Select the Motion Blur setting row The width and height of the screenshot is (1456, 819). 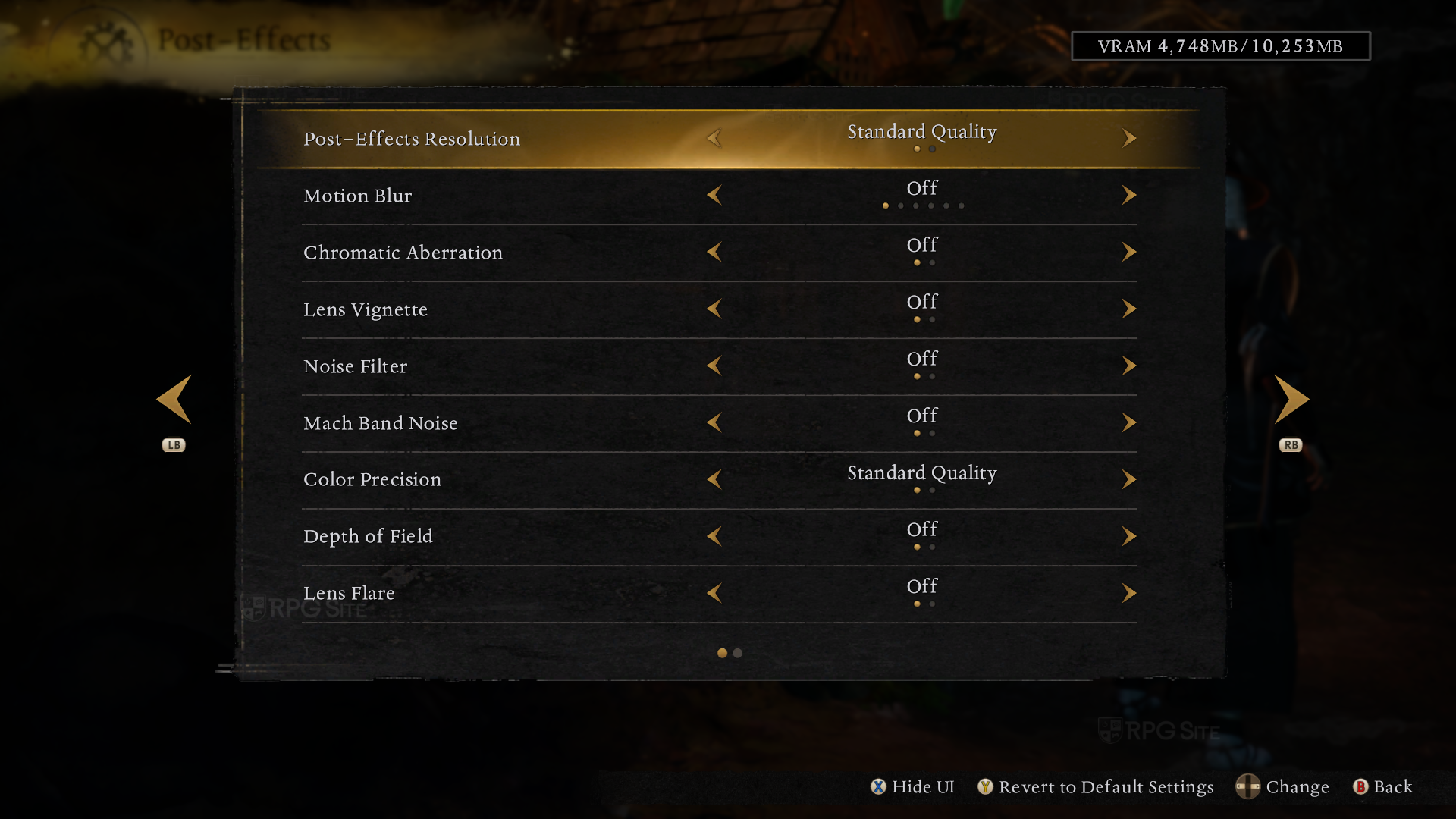coord(358,196)
